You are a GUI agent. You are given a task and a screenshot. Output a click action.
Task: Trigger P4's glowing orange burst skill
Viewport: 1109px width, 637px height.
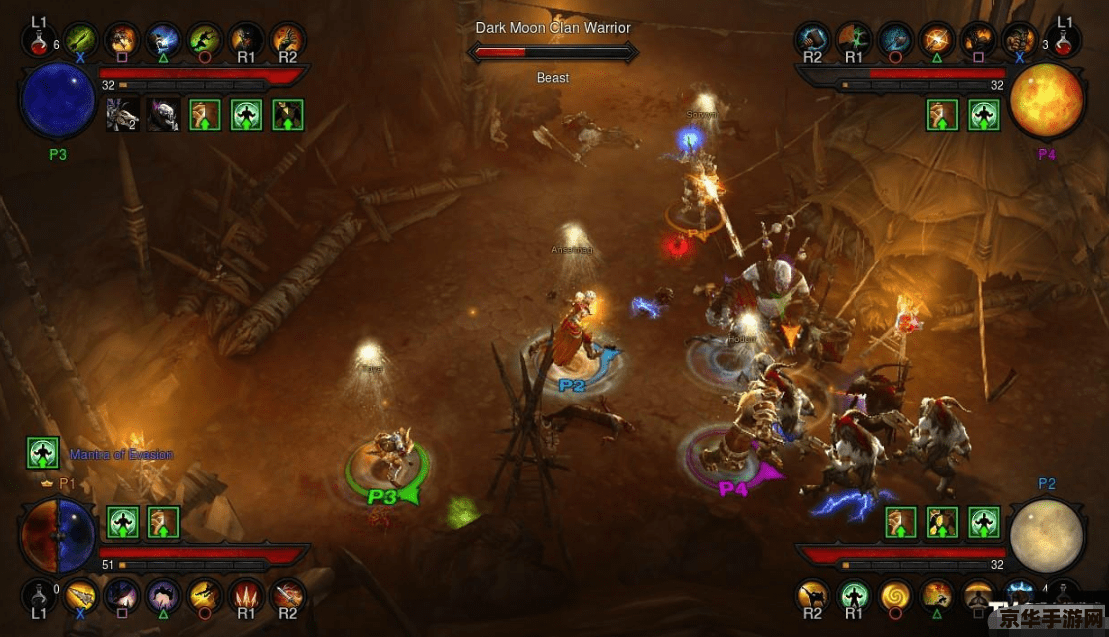tap(936, 40)
